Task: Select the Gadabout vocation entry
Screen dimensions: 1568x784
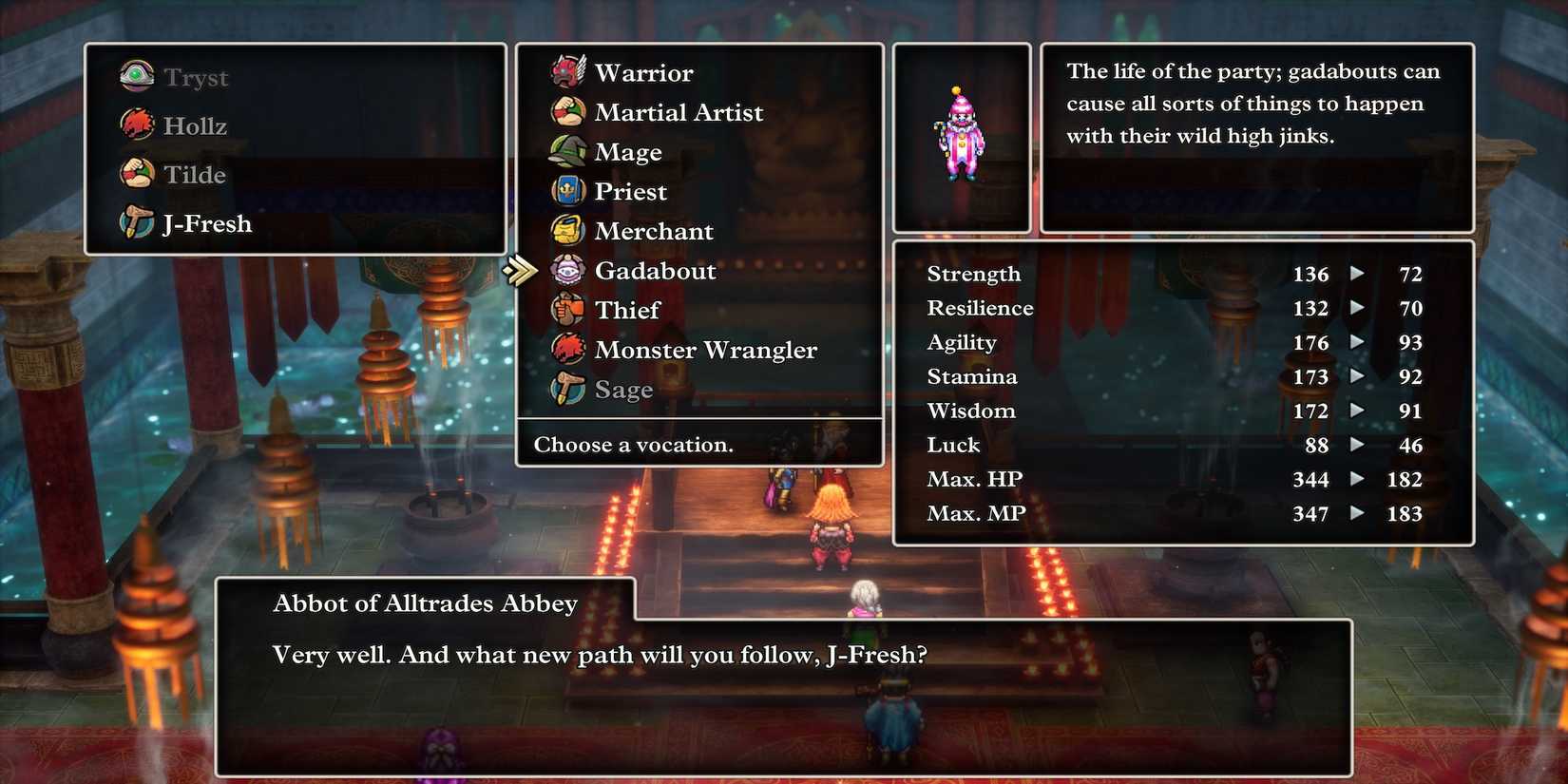Action: coord(655,271)
